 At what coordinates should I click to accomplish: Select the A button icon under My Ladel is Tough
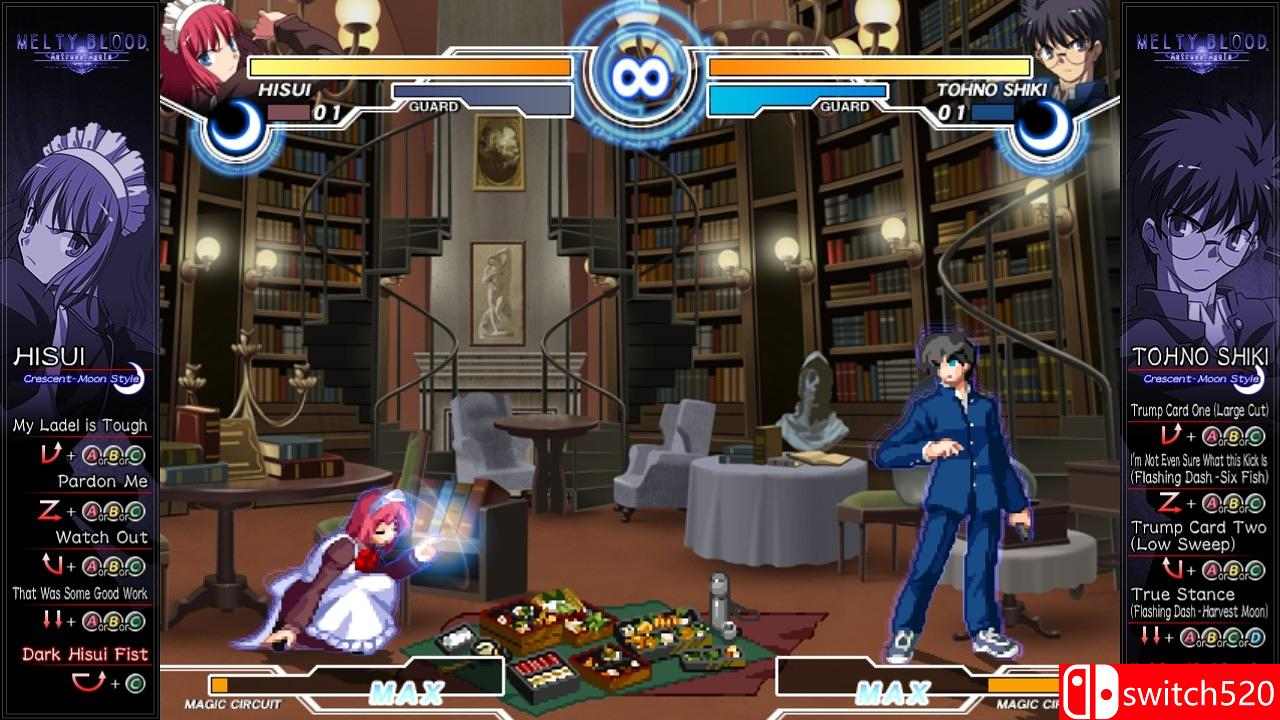click(x=91, y=456)
